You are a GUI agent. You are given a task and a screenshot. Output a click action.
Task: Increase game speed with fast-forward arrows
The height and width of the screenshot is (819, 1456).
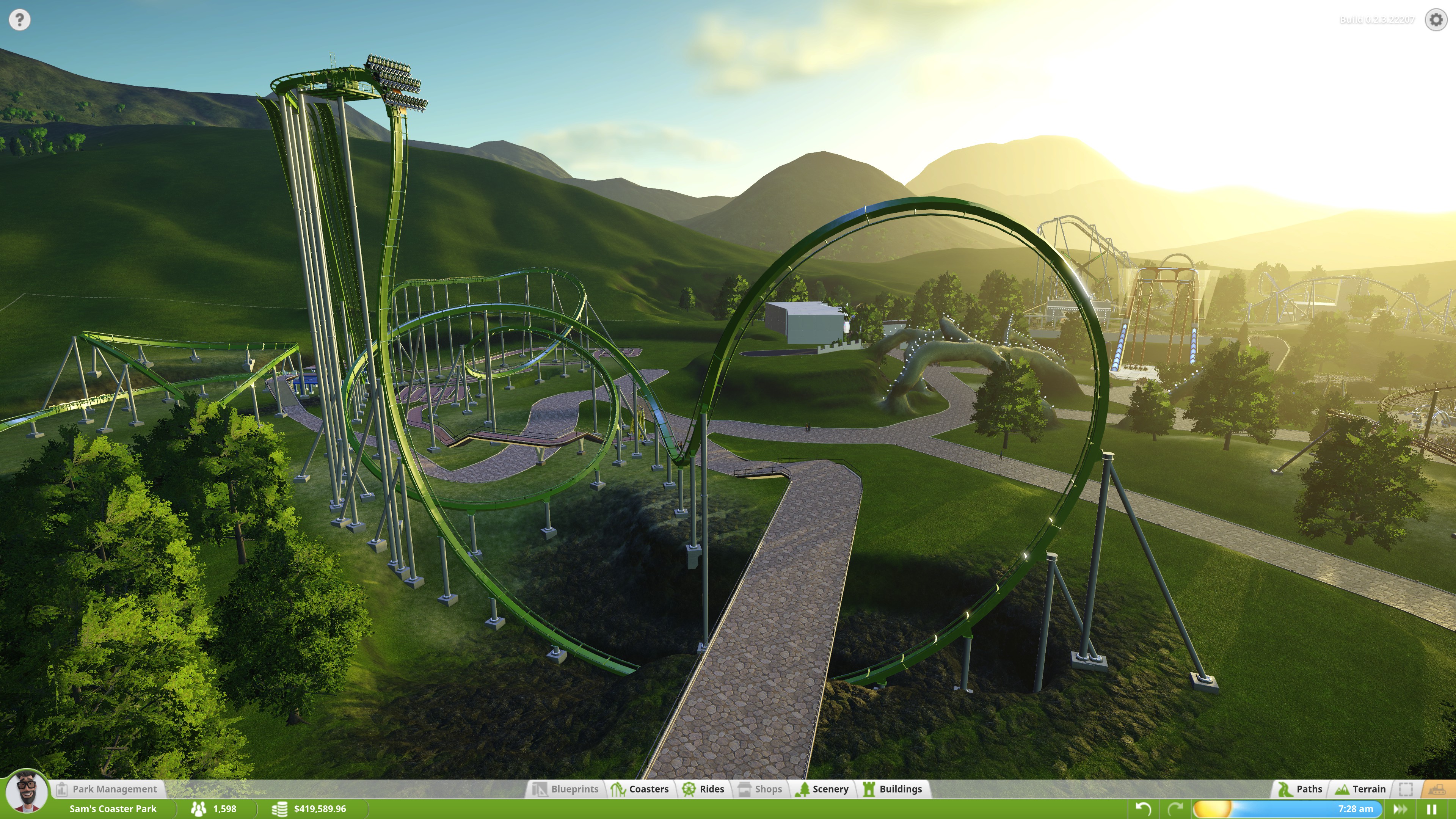tap(1401, 809)
